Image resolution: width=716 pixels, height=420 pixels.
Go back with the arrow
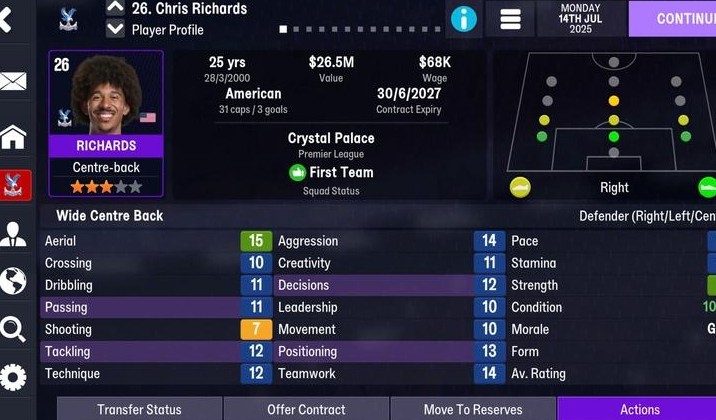point(8,19)
